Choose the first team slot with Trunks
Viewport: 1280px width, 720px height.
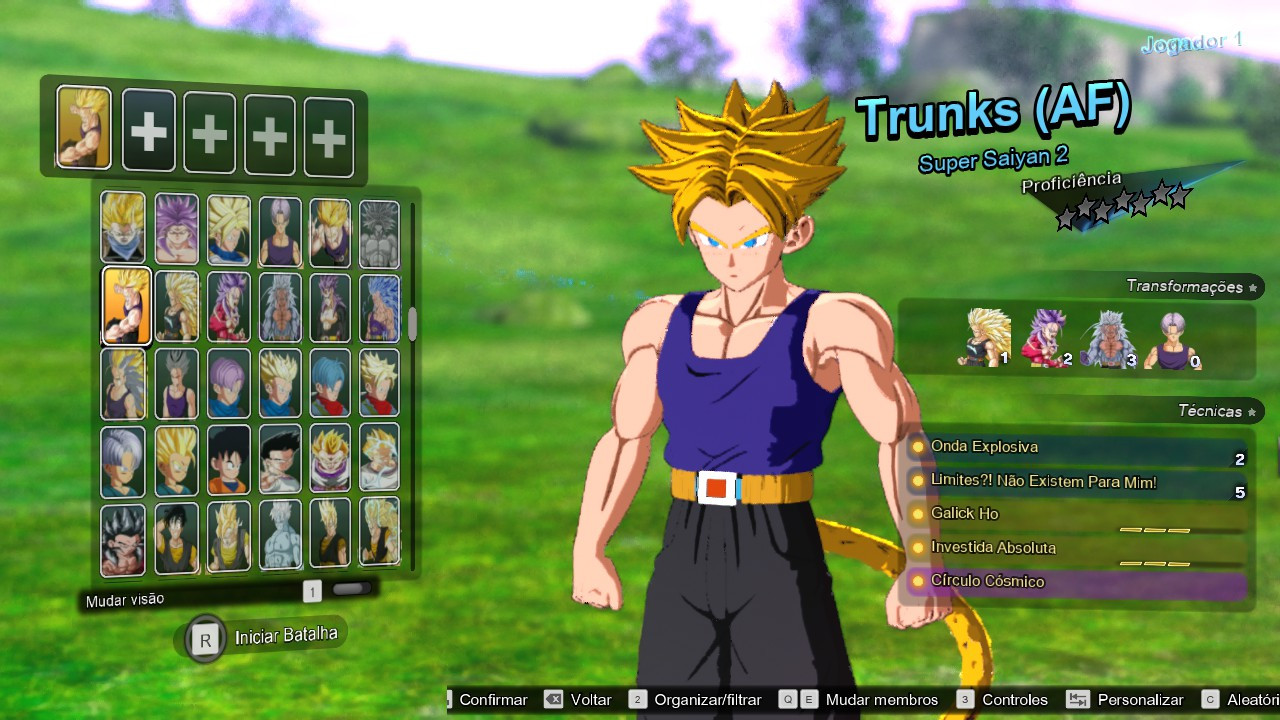pos(84,127)
